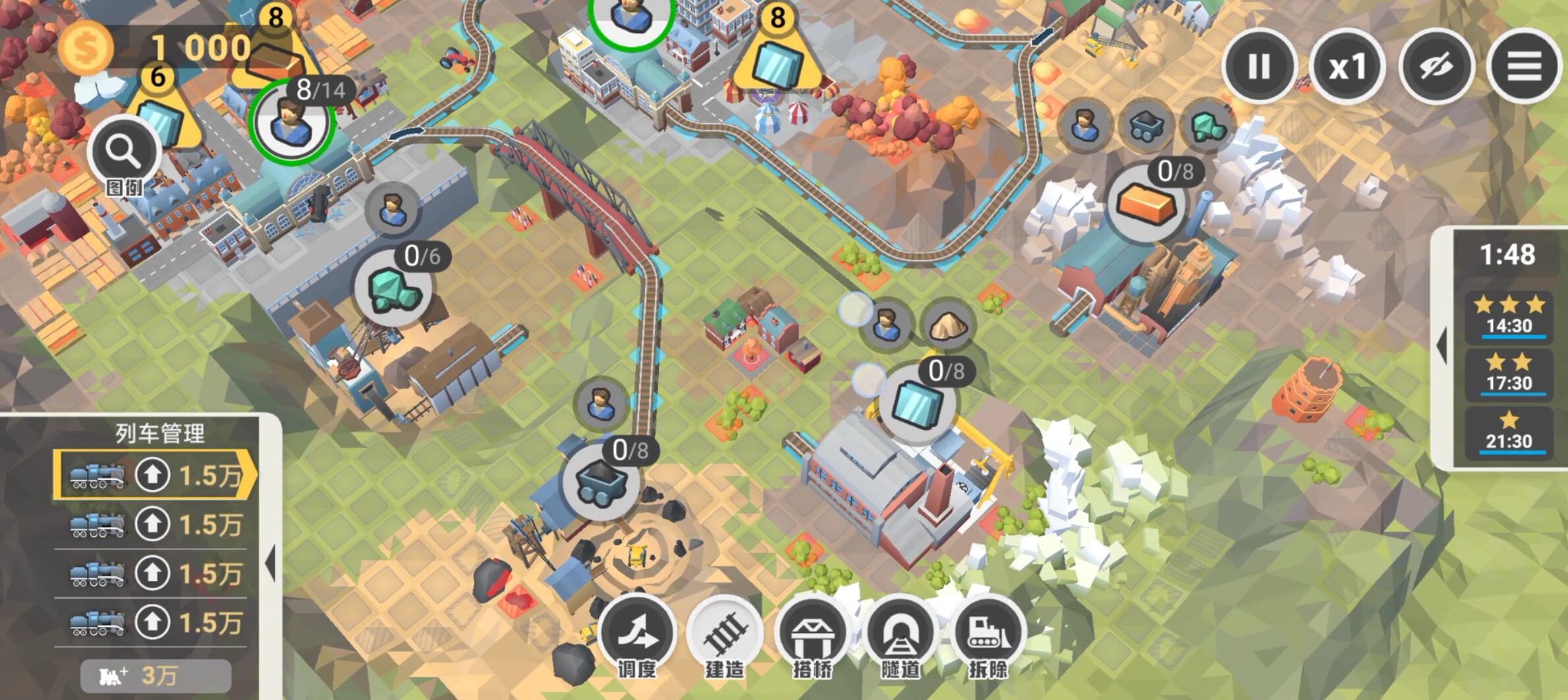Select the 8/14 passenger station marker

(291, 122)
